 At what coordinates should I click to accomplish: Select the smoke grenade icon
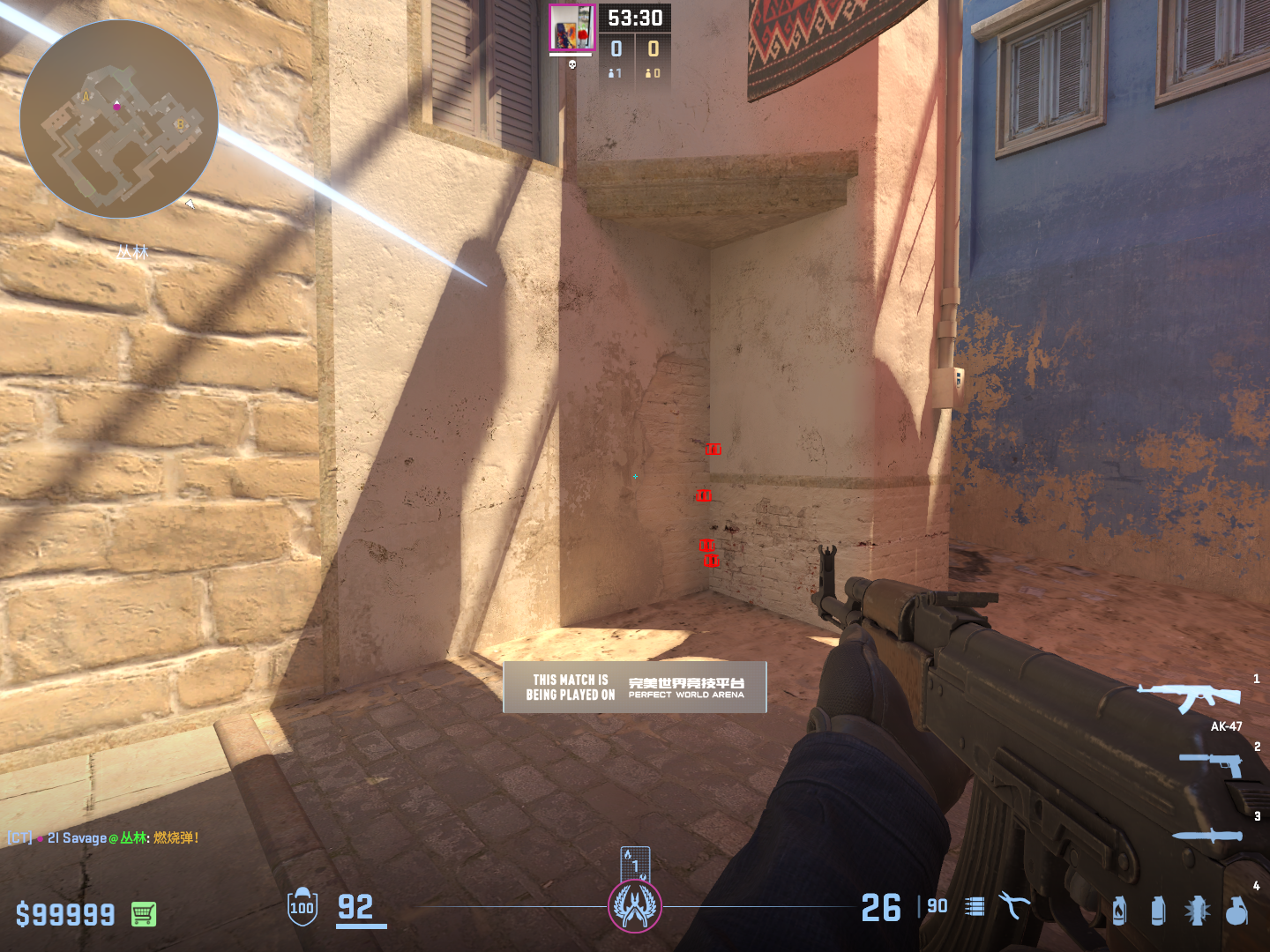(1158, 911)
